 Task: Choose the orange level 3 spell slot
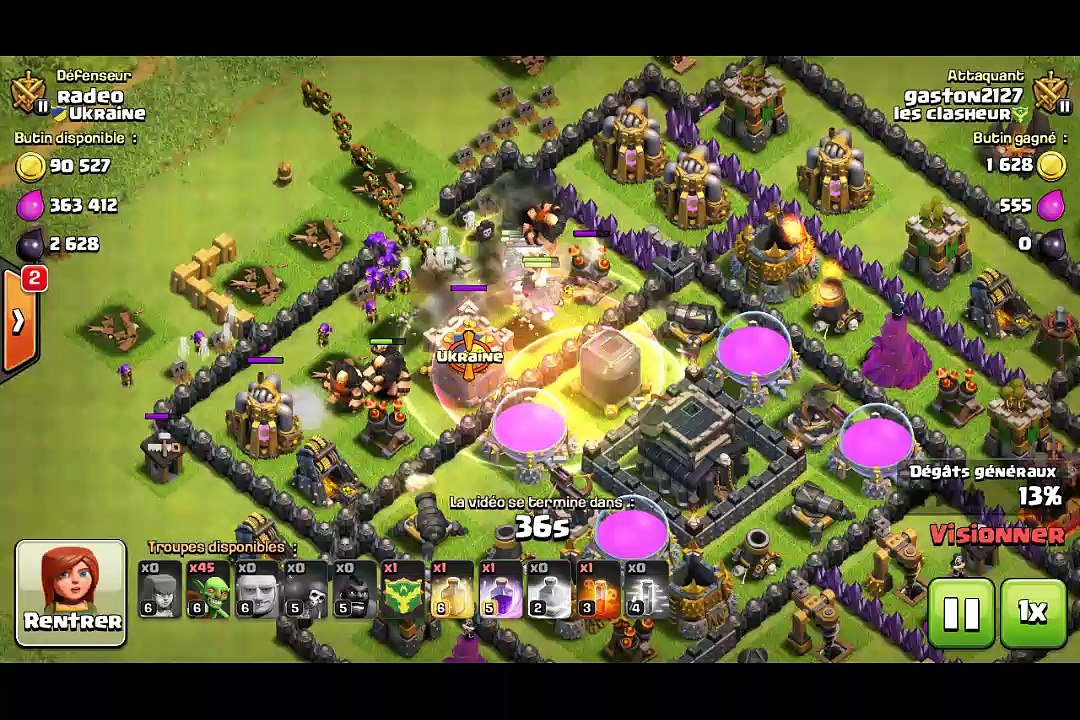click(597, 590)
